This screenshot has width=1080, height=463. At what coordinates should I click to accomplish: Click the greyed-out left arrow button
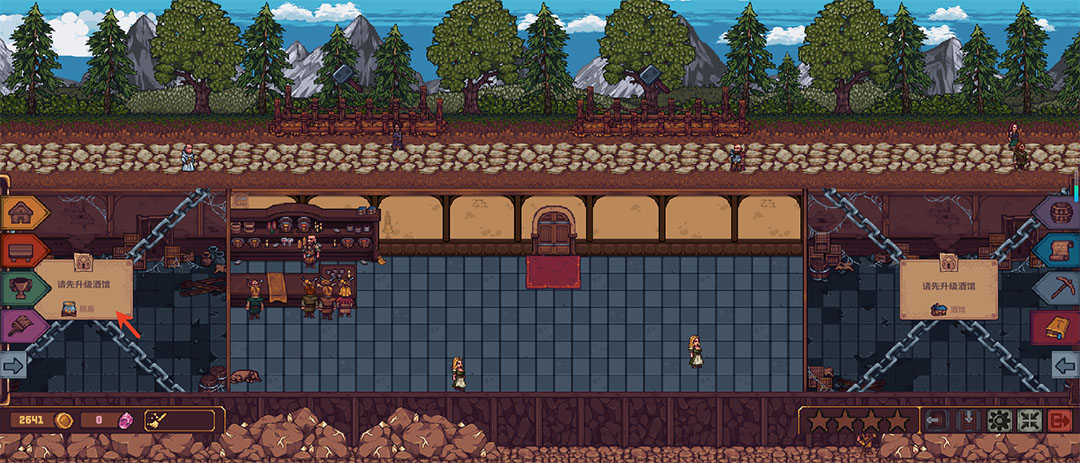pyautogui.click(x=937, y=420)
